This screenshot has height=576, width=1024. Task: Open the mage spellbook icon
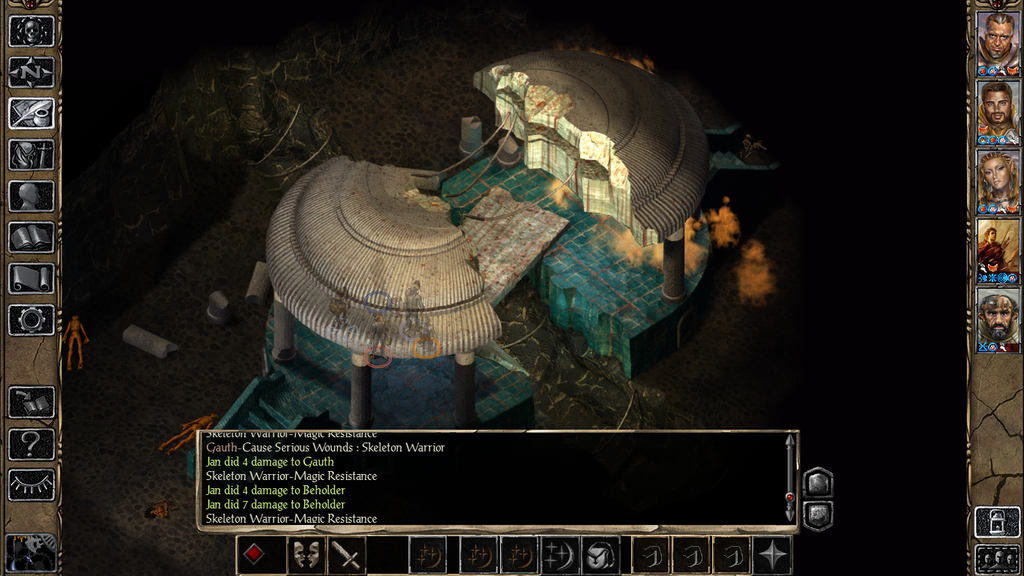pos(31,237)
